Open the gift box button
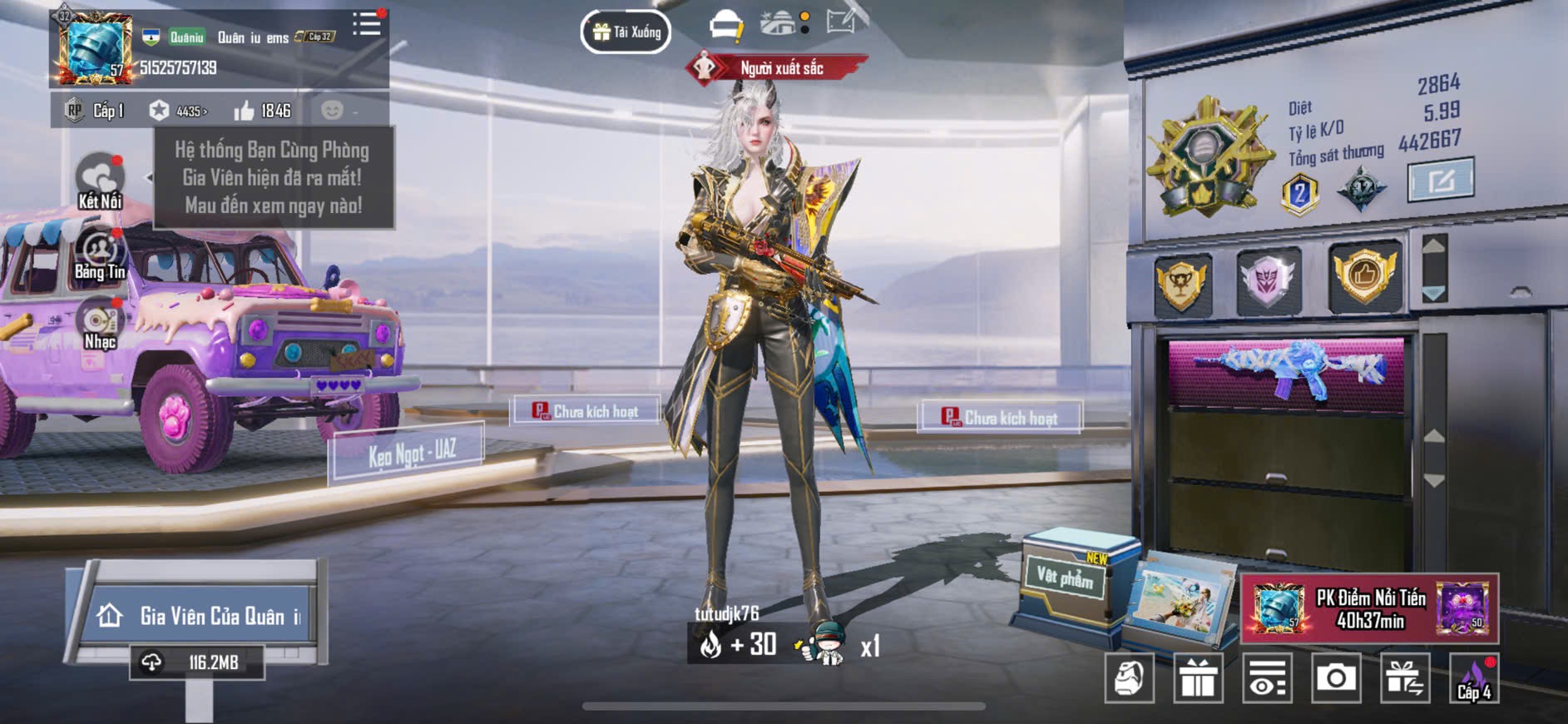The width and height of the screenshot is (1568, 724). 1198,678
